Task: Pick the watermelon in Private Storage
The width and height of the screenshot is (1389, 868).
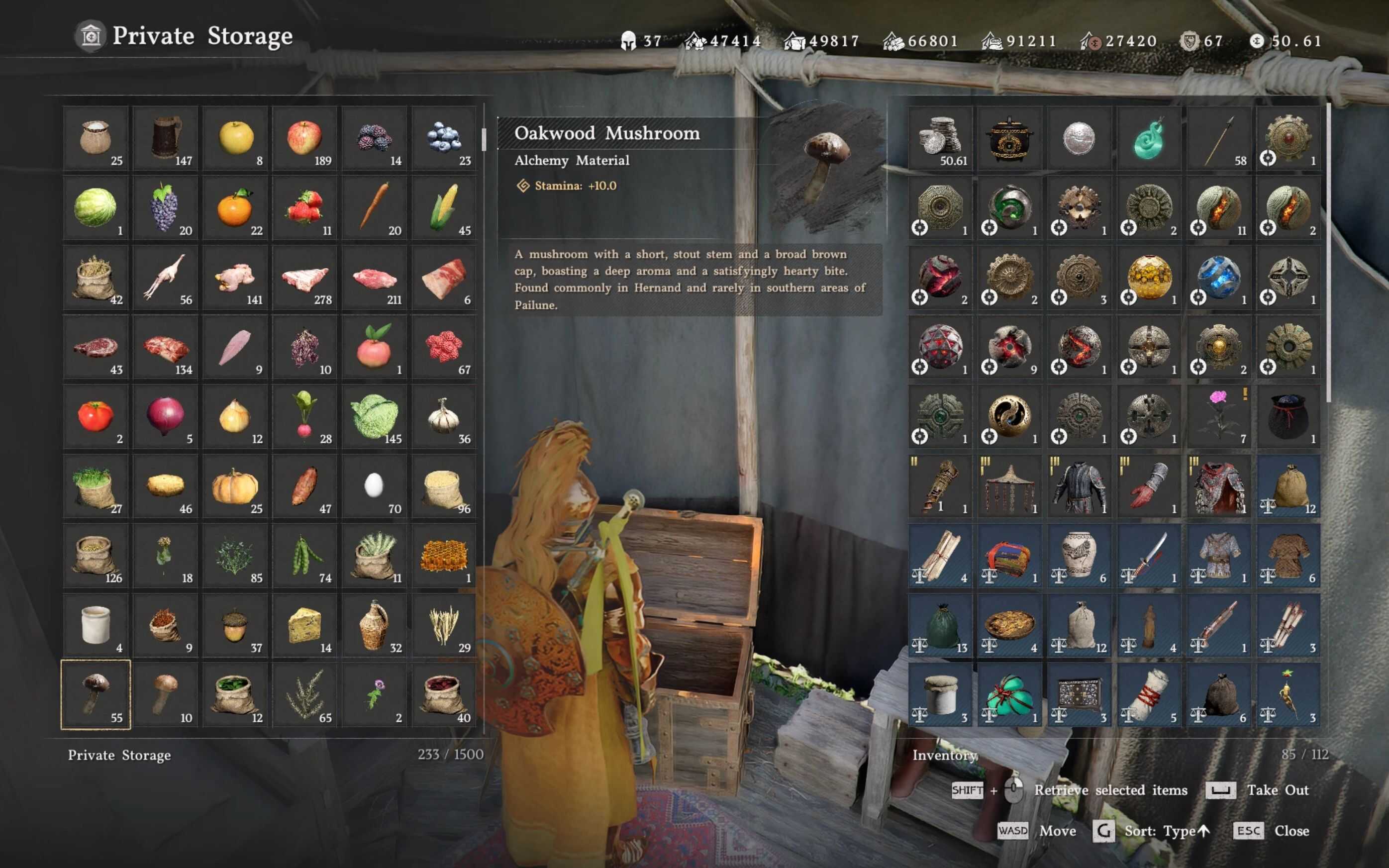Action: click(x=96, y=207)
